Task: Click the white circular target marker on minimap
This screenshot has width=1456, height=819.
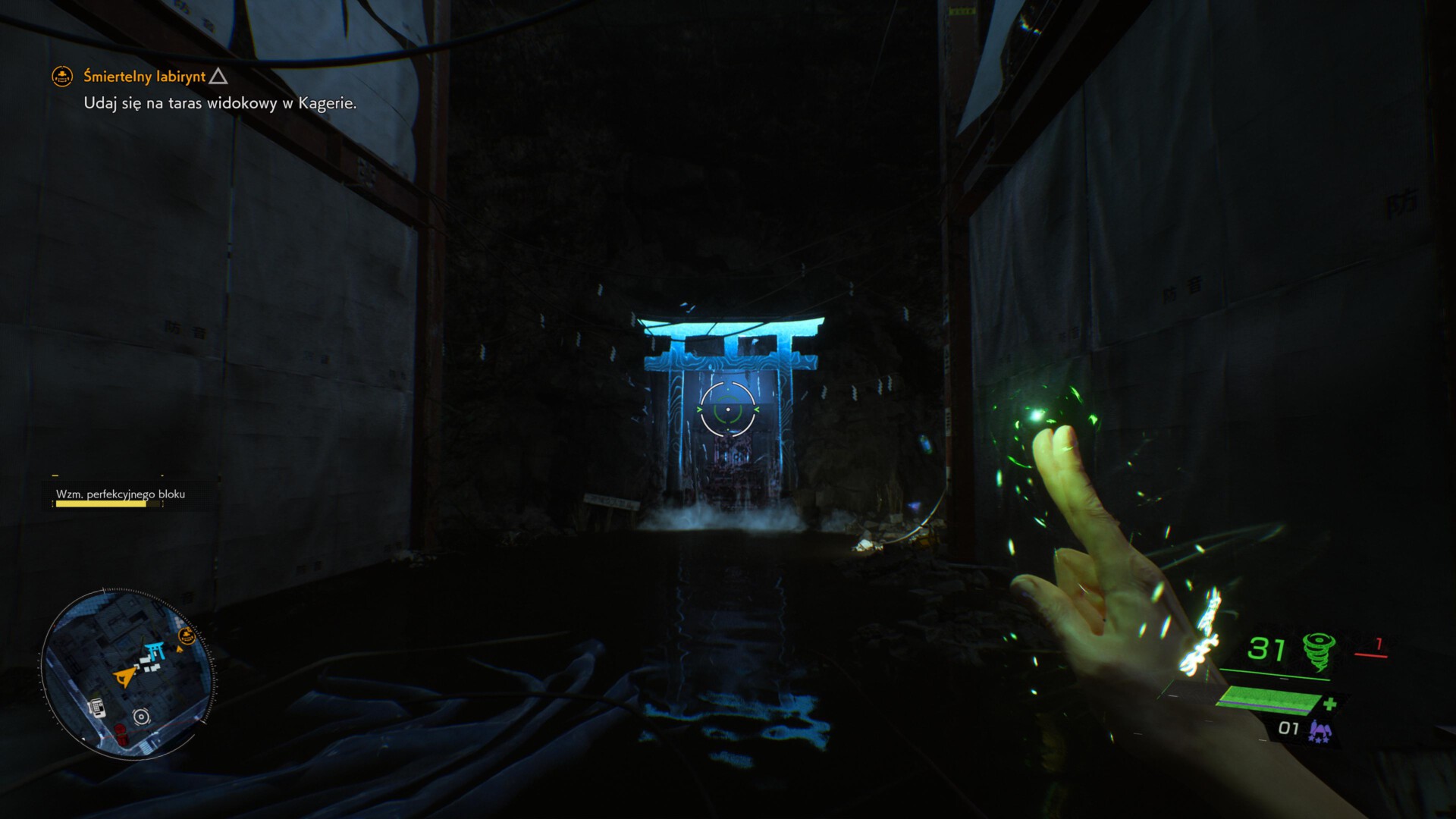Action: [x=141, y=717]
